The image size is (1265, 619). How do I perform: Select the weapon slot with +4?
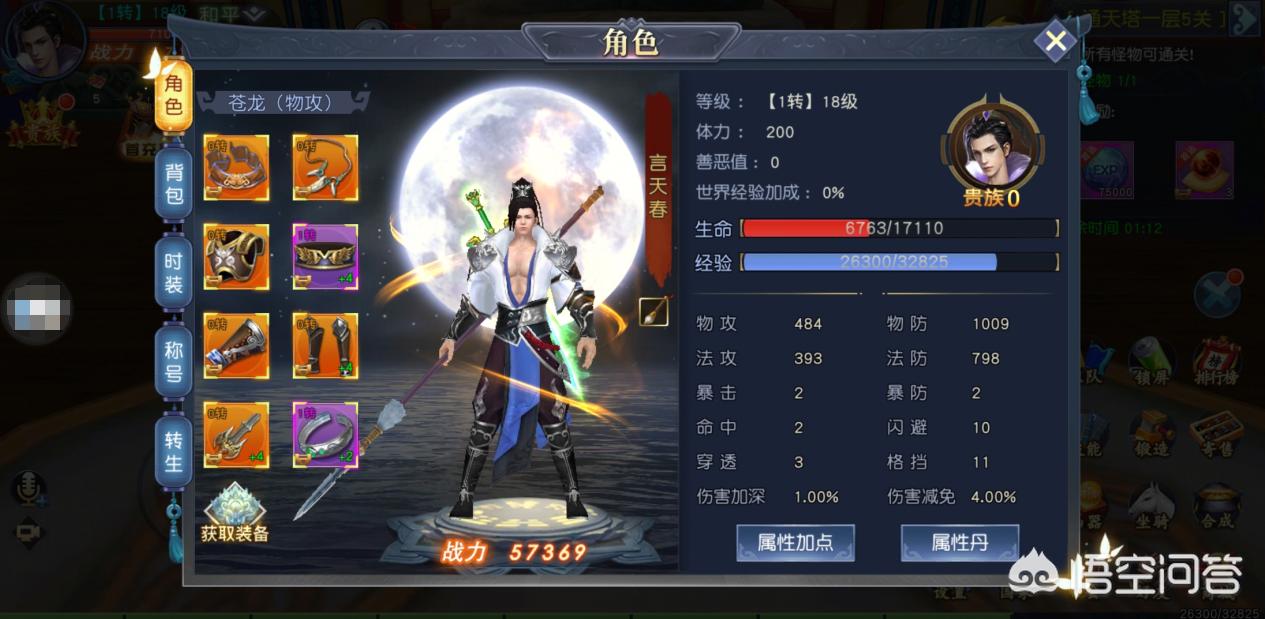point(237,435)
